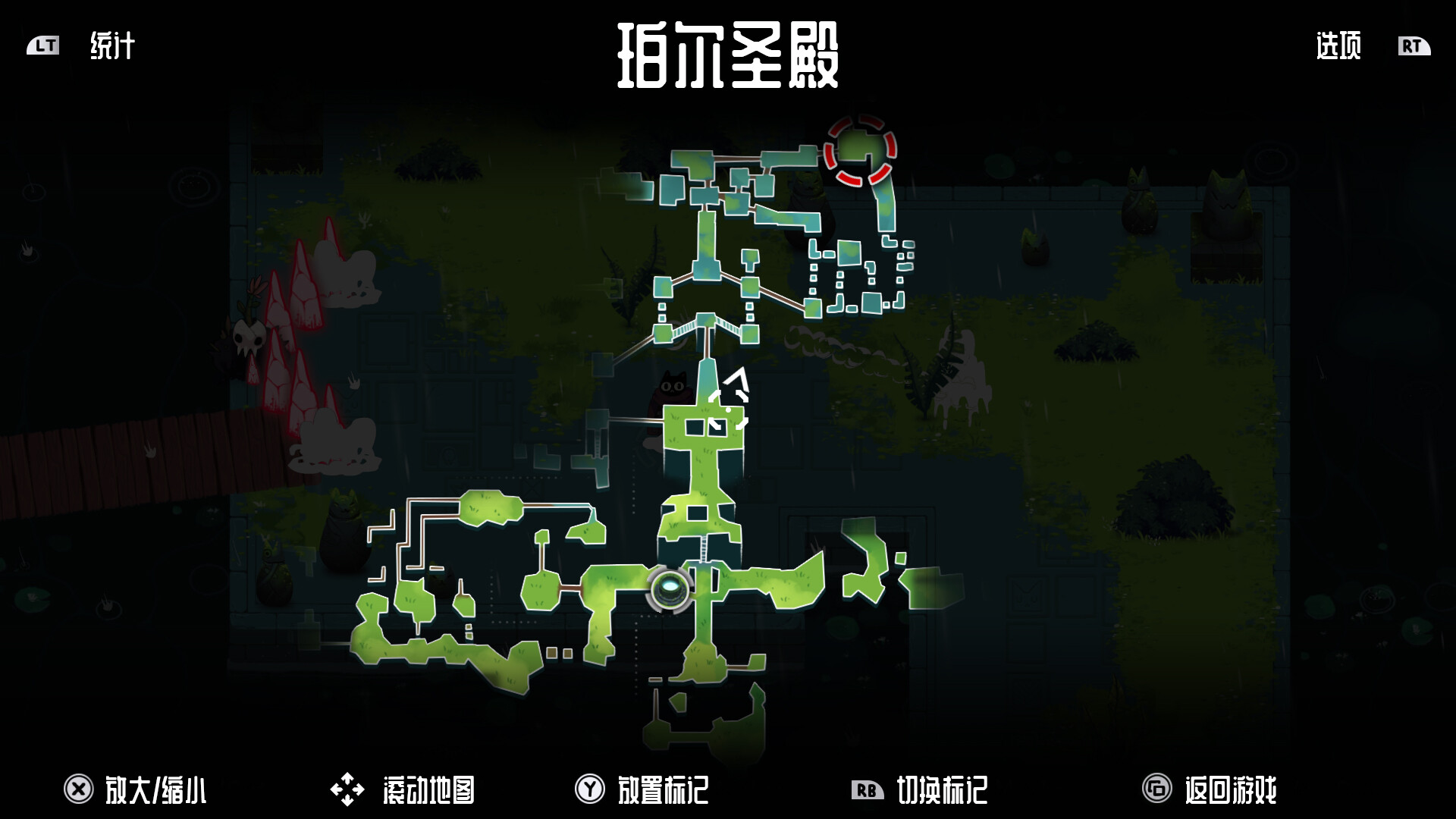Click the map cursor crosshair reticle
Viewport: 1456px width, 819px height.
(730, 410)
